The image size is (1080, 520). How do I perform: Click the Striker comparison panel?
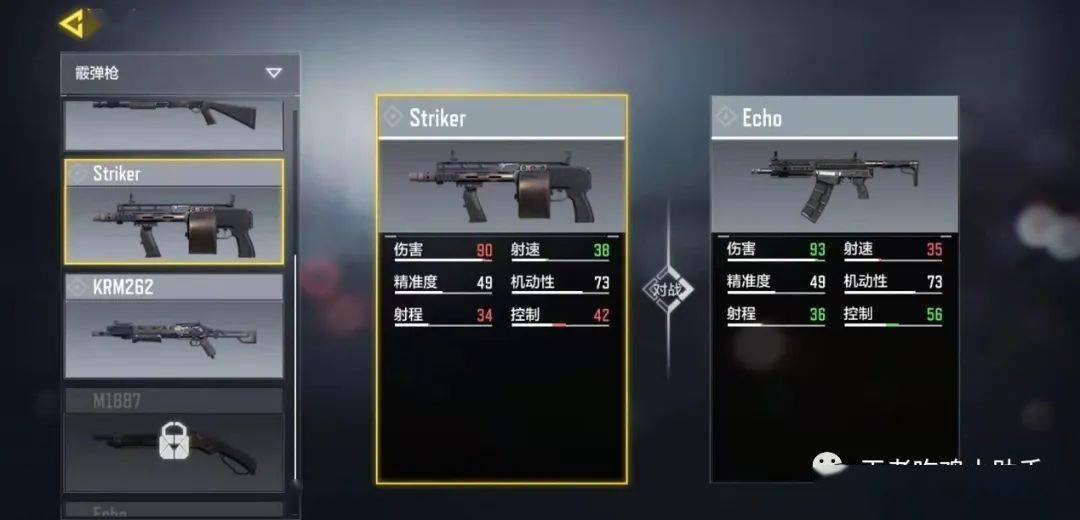(x=502, y=290)
